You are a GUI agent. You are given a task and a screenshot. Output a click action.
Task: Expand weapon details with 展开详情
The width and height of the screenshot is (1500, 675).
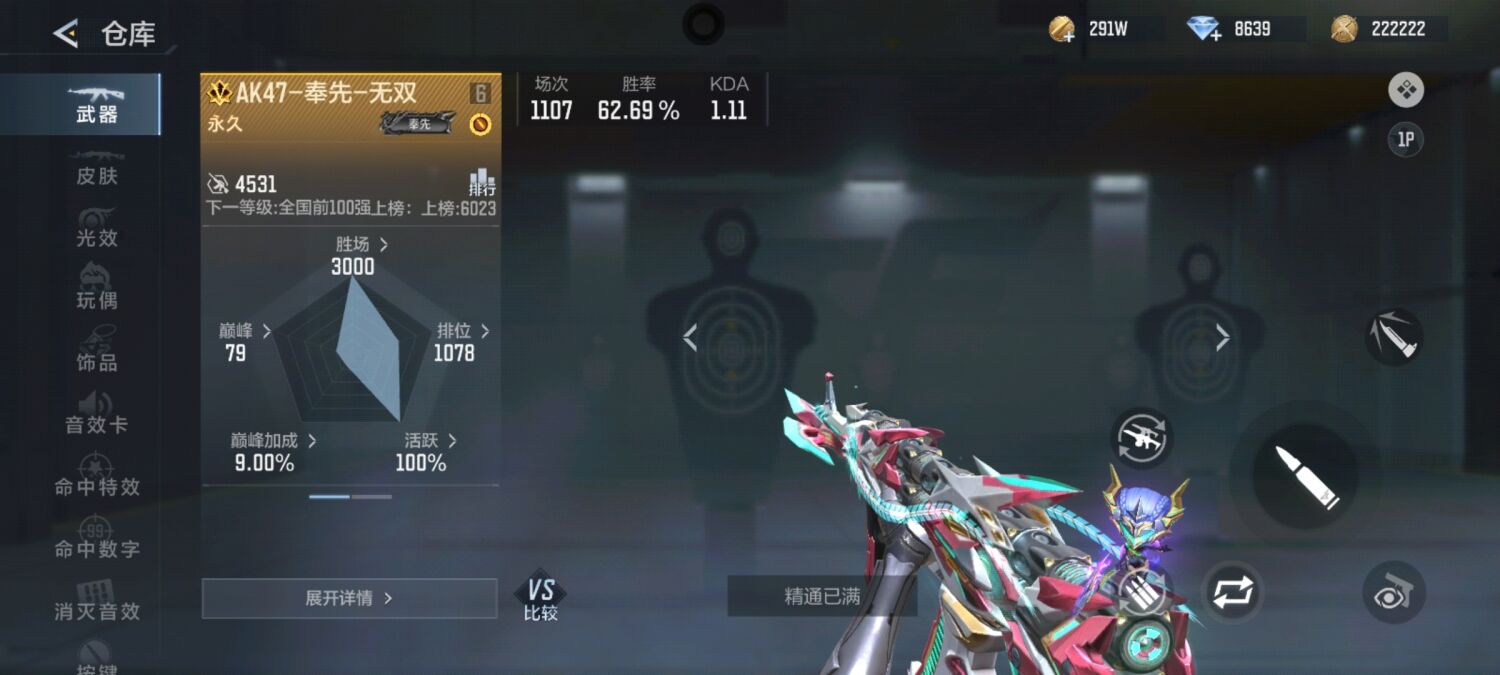[349, 598]
